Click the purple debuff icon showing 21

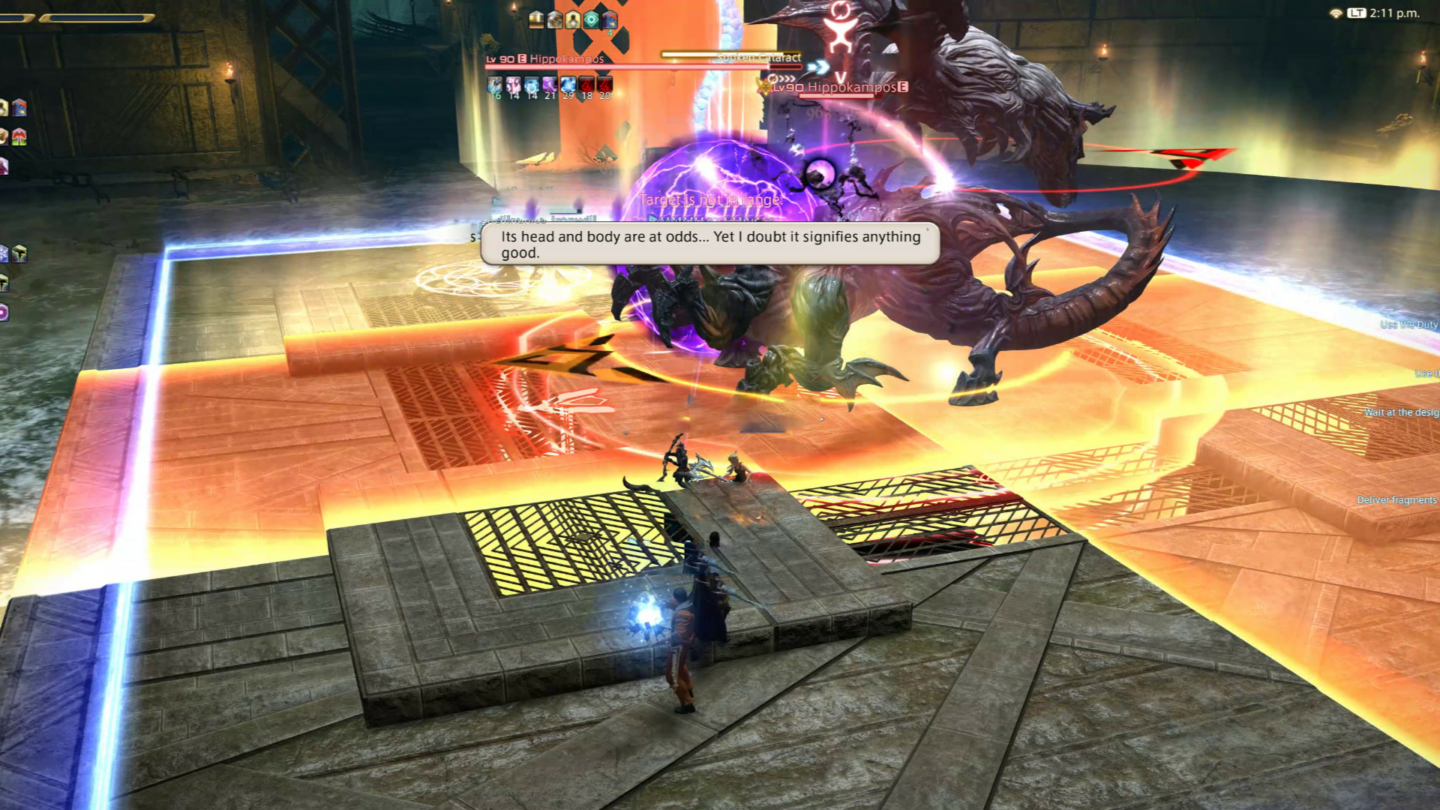tap(549, 86)
